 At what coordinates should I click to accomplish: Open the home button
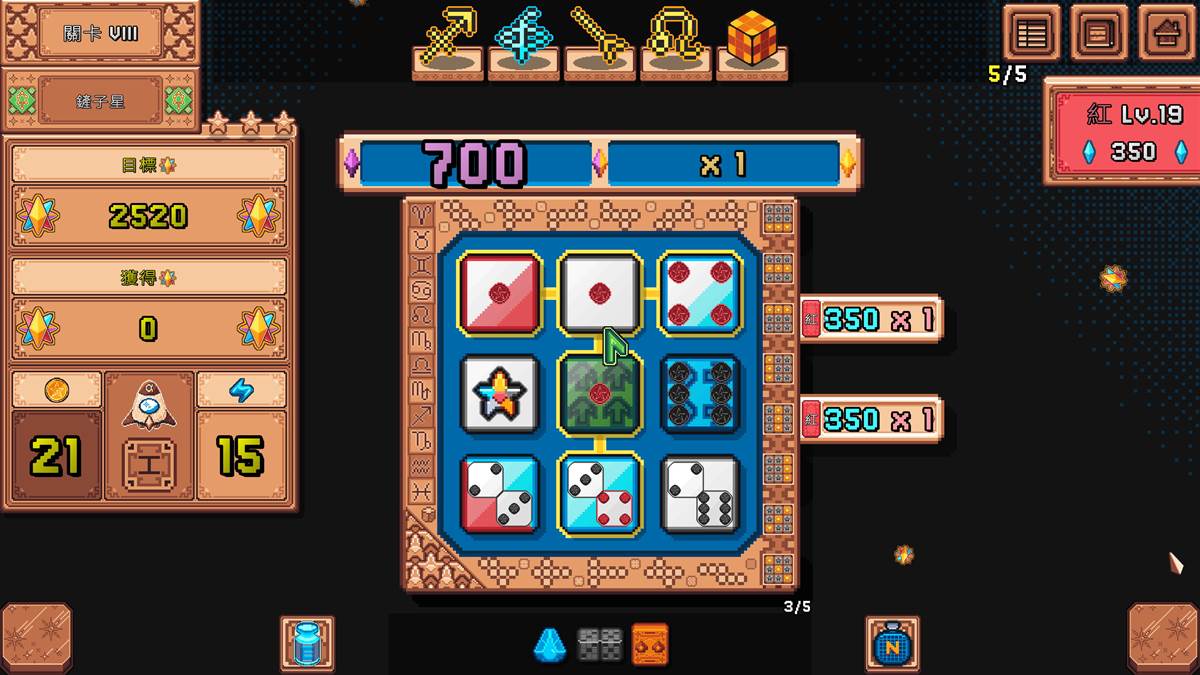click(1168, 34)
